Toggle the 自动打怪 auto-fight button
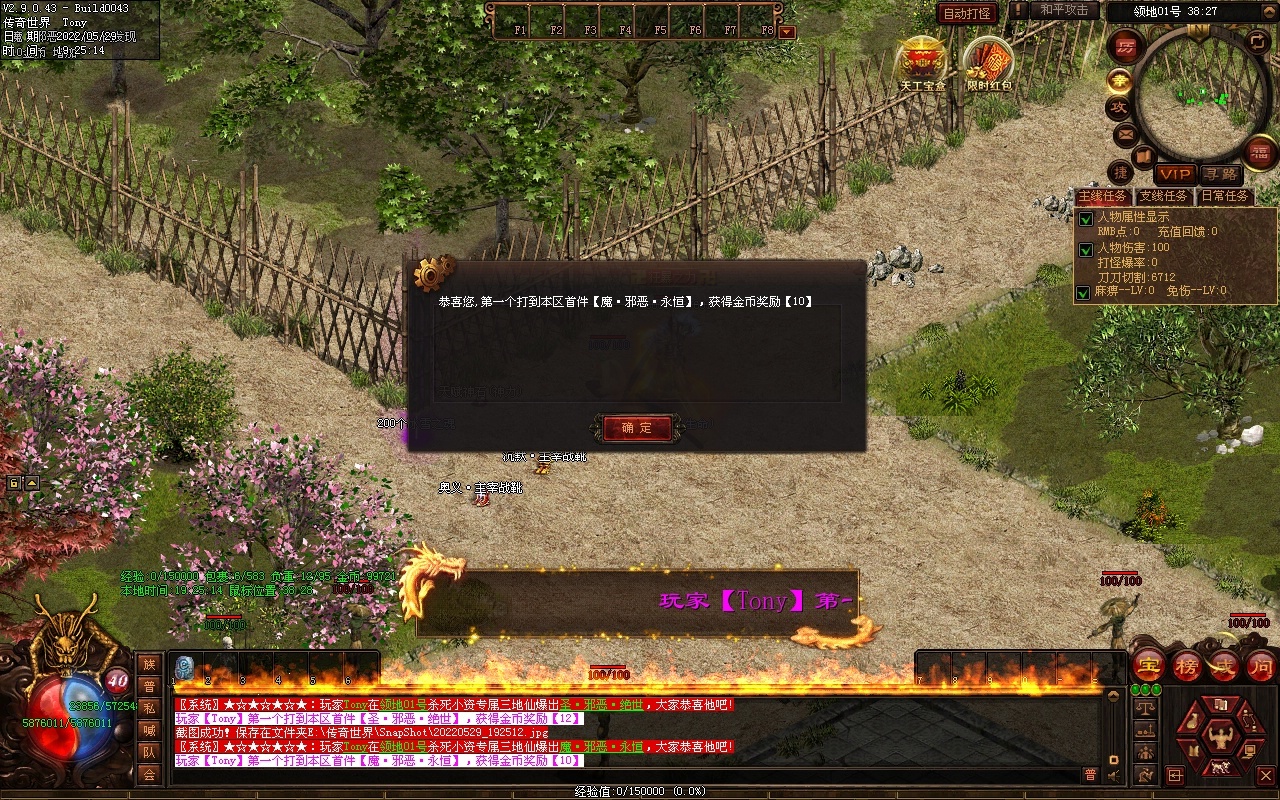This screenshot has width=1280, height=800. pyautogui.click(x=967, y=13)
